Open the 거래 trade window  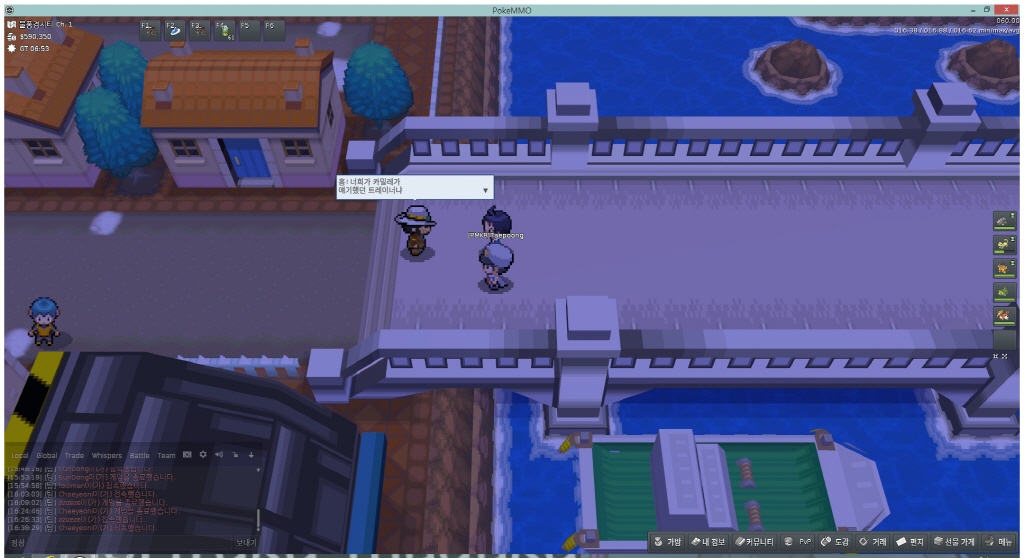[874, 541]
